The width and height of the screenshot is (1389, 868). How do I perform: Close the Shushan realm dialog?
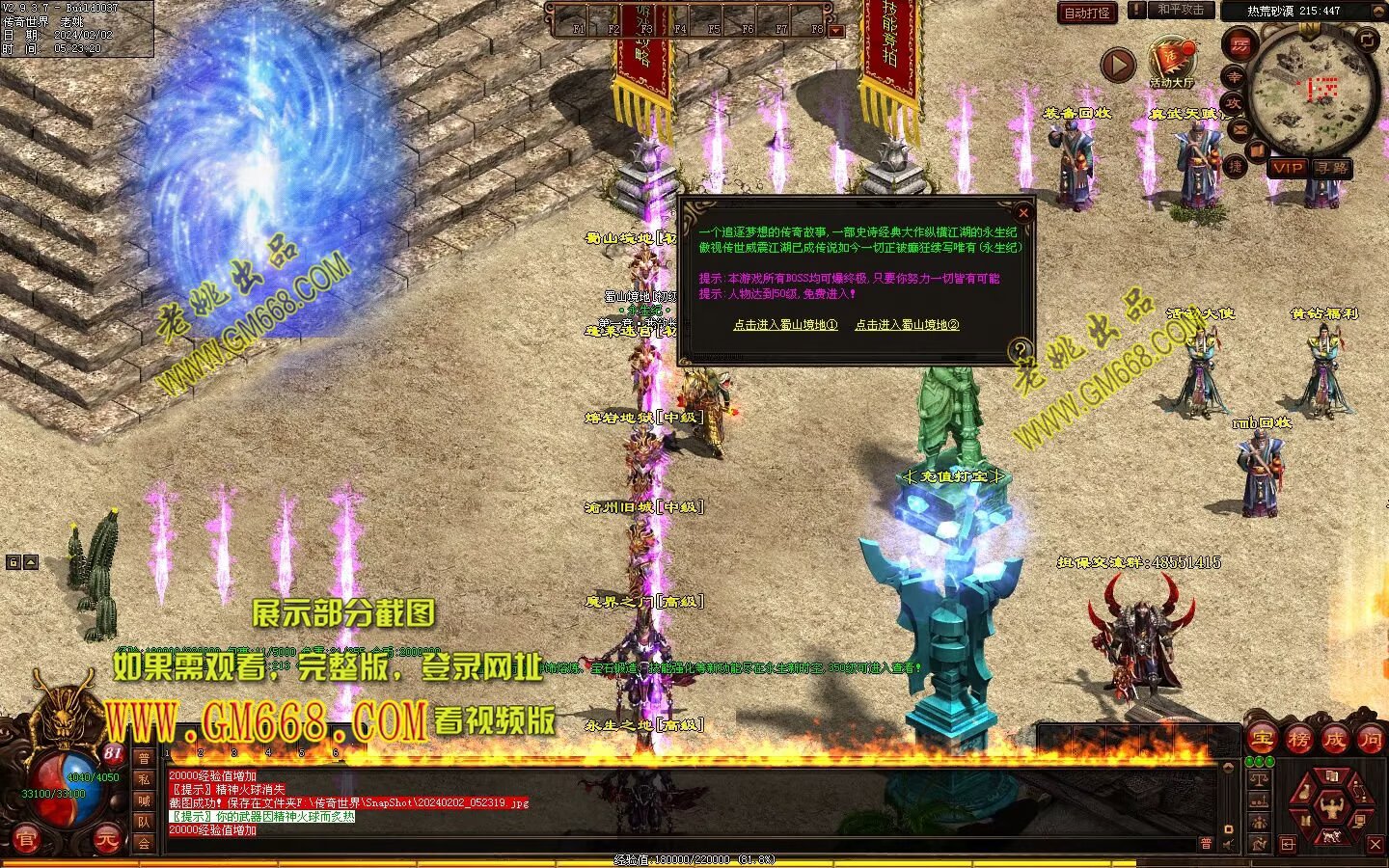1023,212
